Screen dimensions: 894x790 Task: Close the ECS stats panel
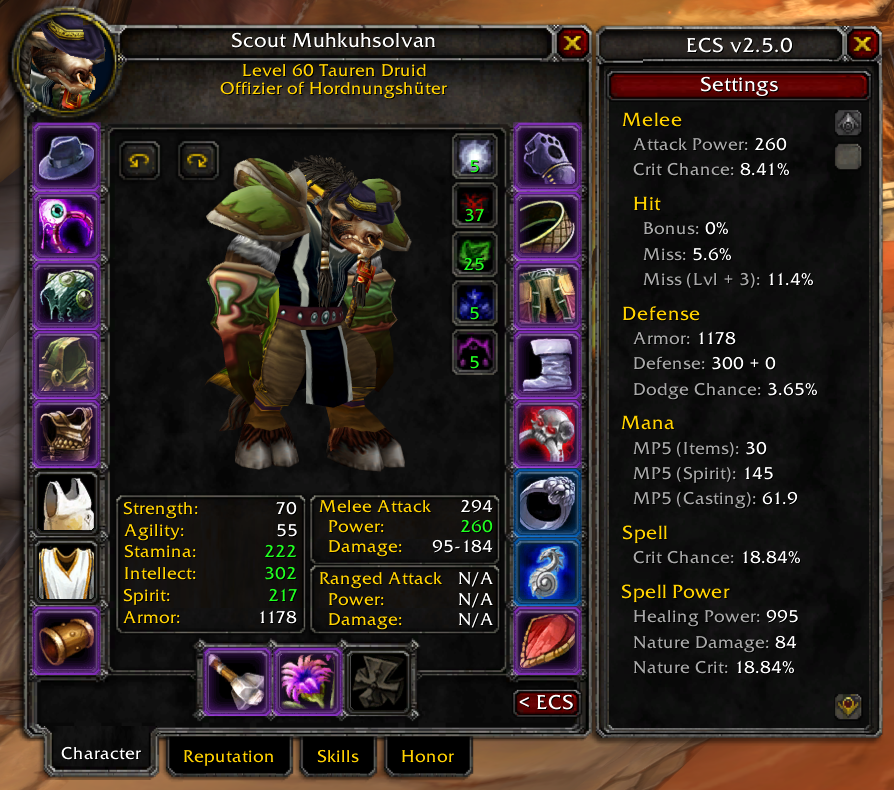pyautogui.click(x=862, y=45)
